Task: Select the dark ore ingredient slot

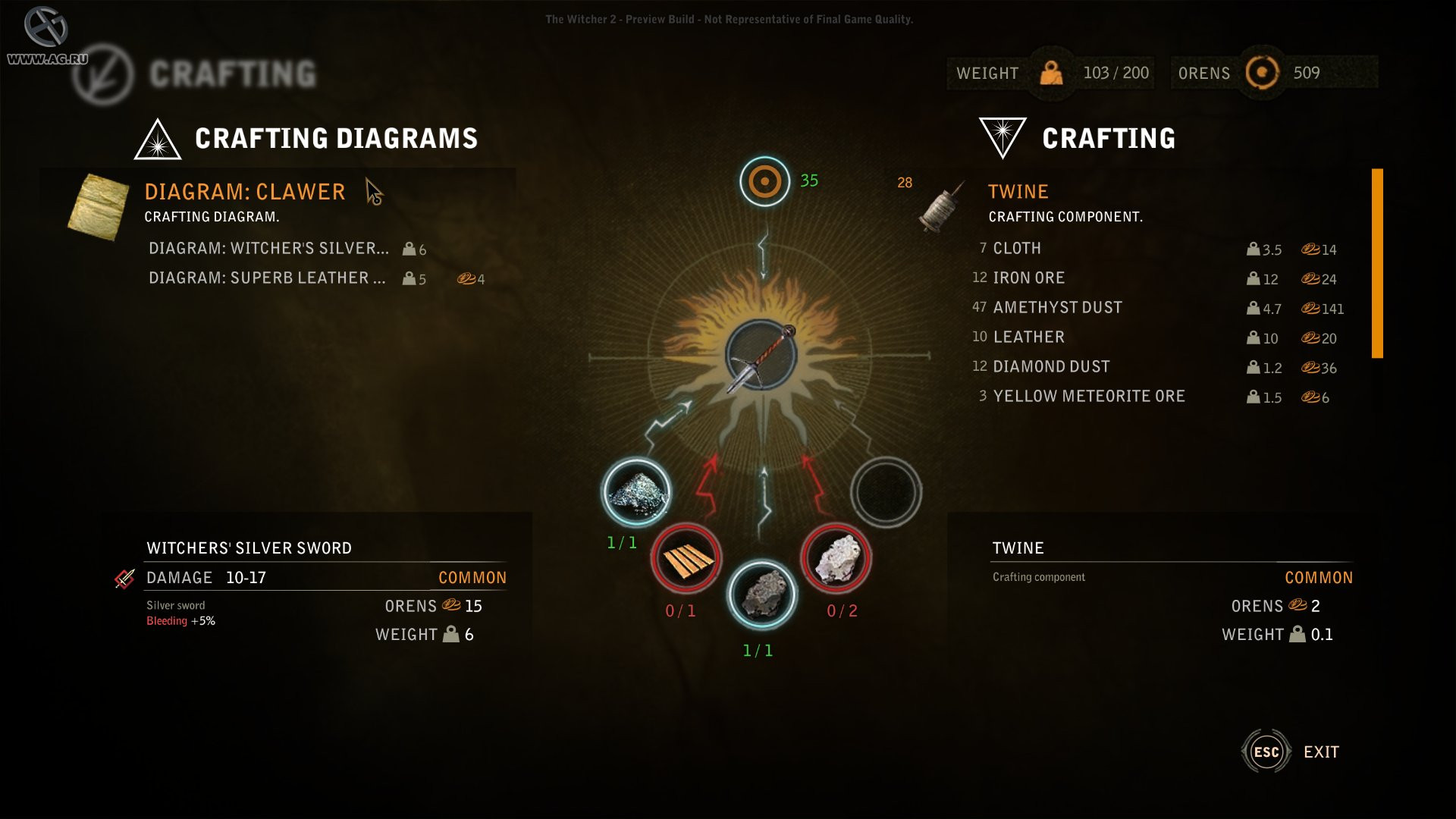Action: tap(762, 595)
